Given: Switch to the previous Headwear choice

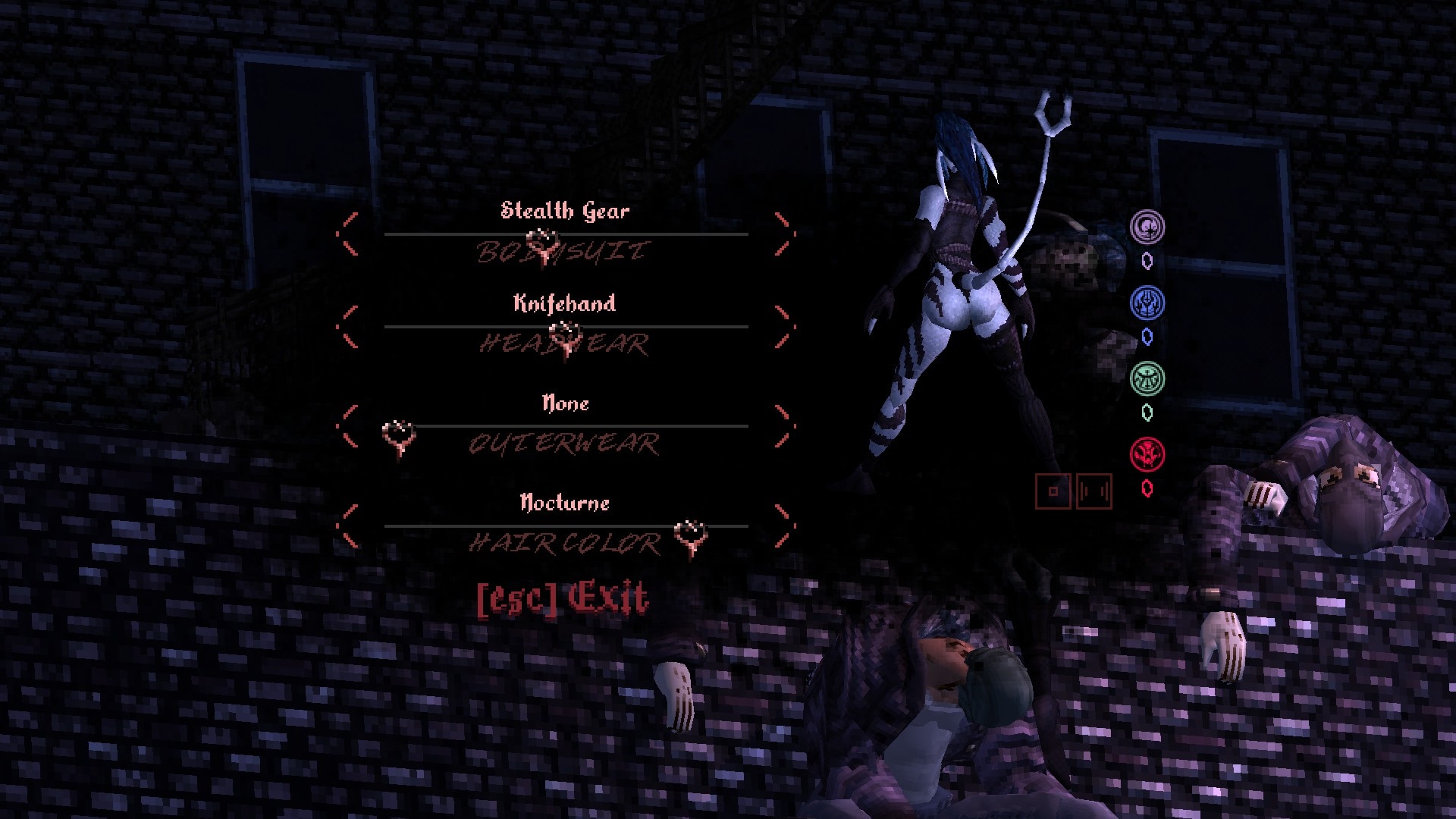Looking at the screenshot, I should (x=349, y=327).
